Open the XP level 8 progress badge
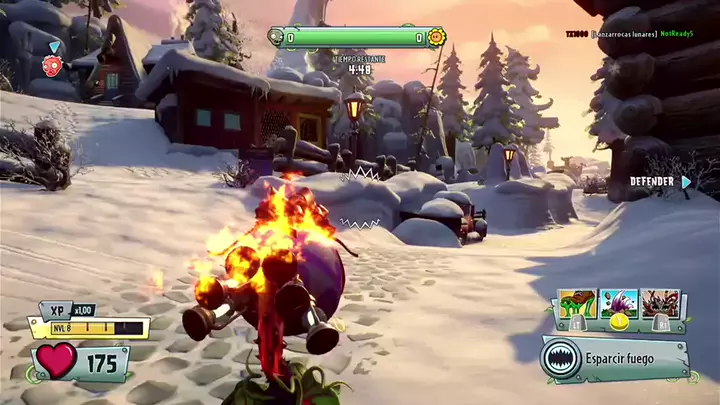This screenshot has height=405, width=720. (x=88, y=326)
